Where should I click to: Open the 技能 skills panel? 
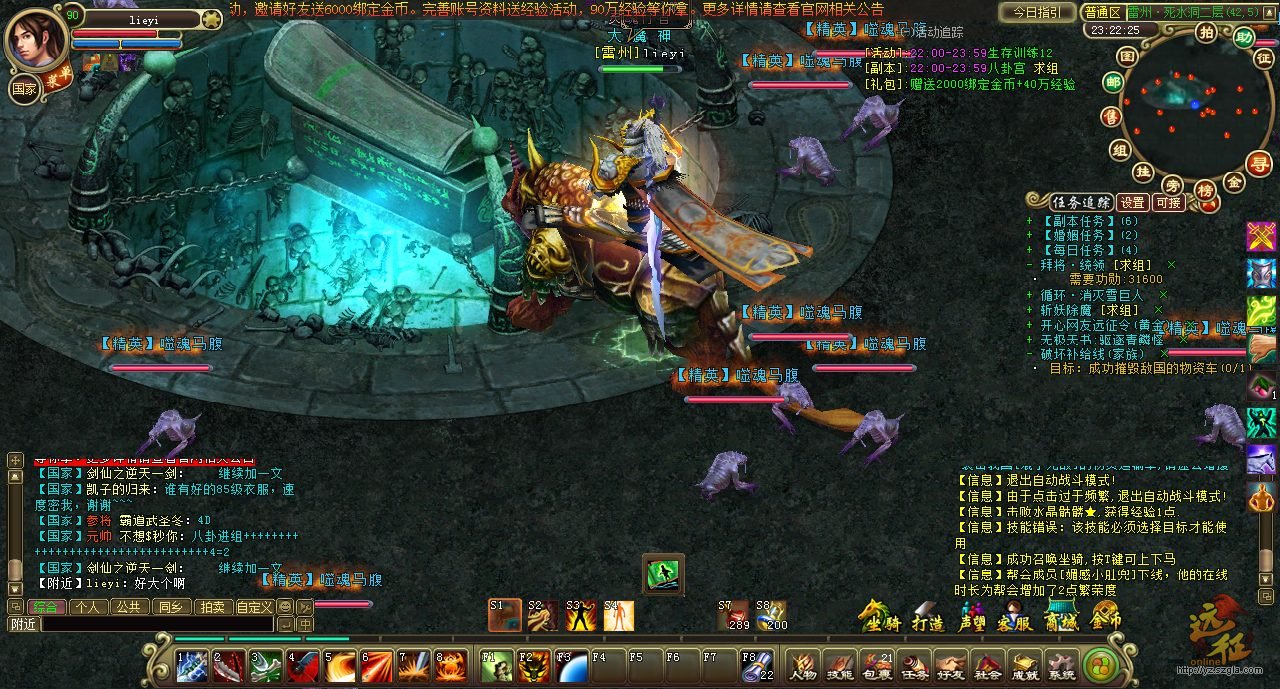[840, 665]
